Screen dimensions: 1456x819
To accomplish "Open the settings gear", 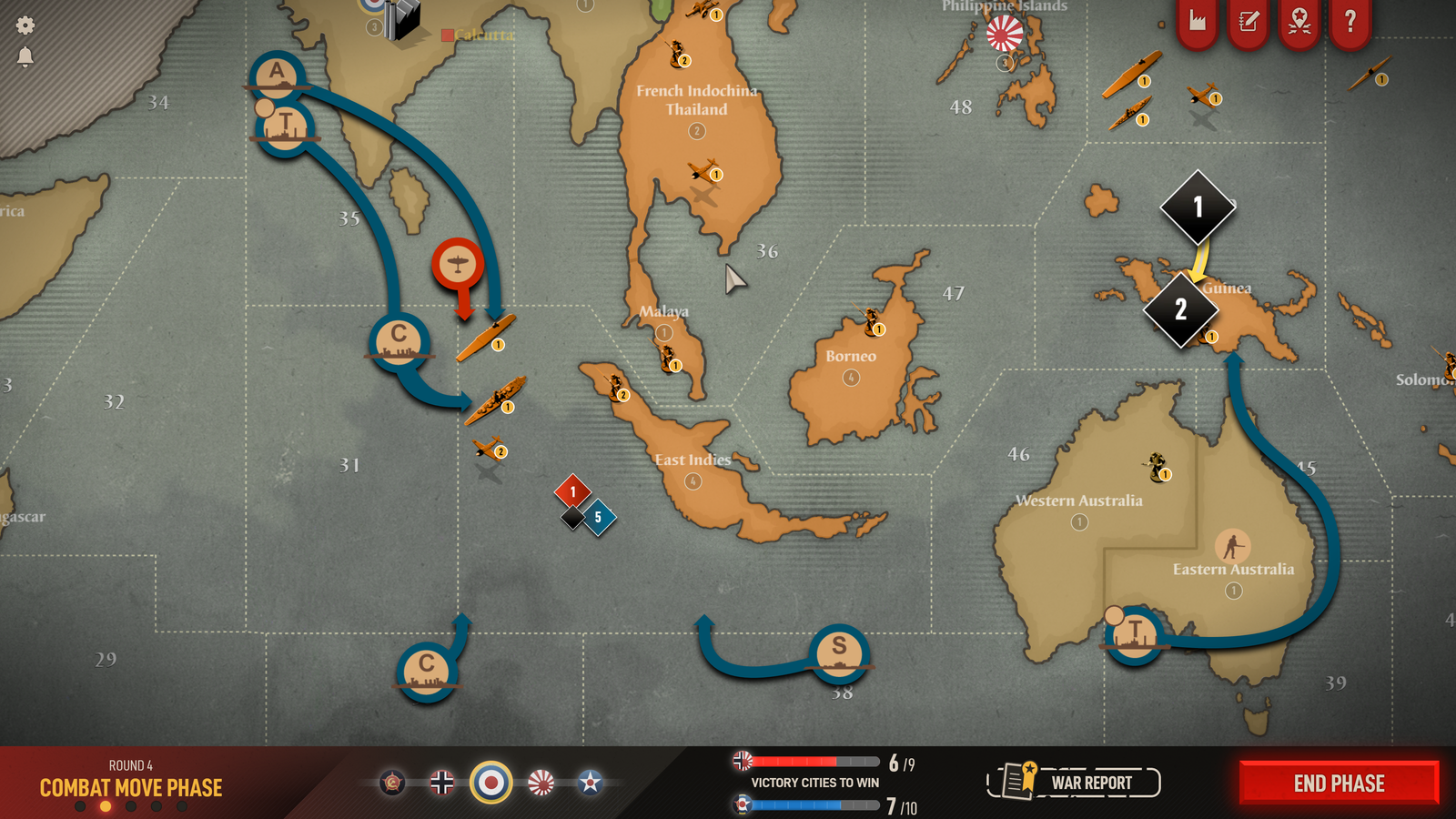I will point(25,25).
